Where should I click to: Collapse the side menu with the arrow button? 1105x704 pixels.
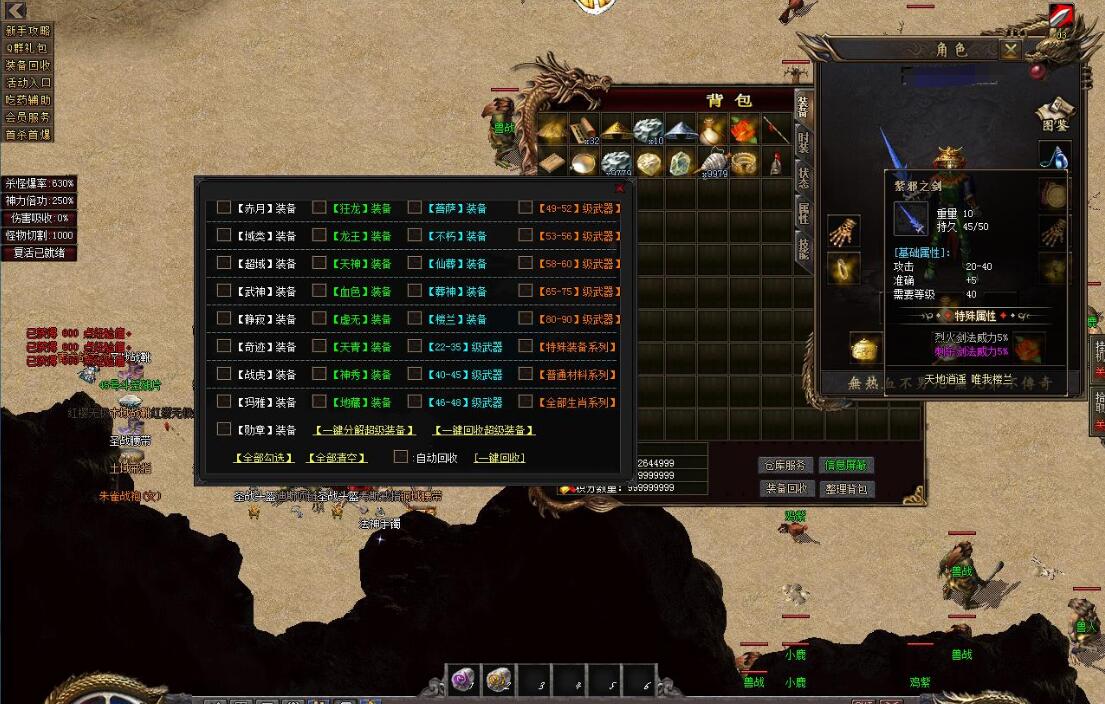[15, 10]
